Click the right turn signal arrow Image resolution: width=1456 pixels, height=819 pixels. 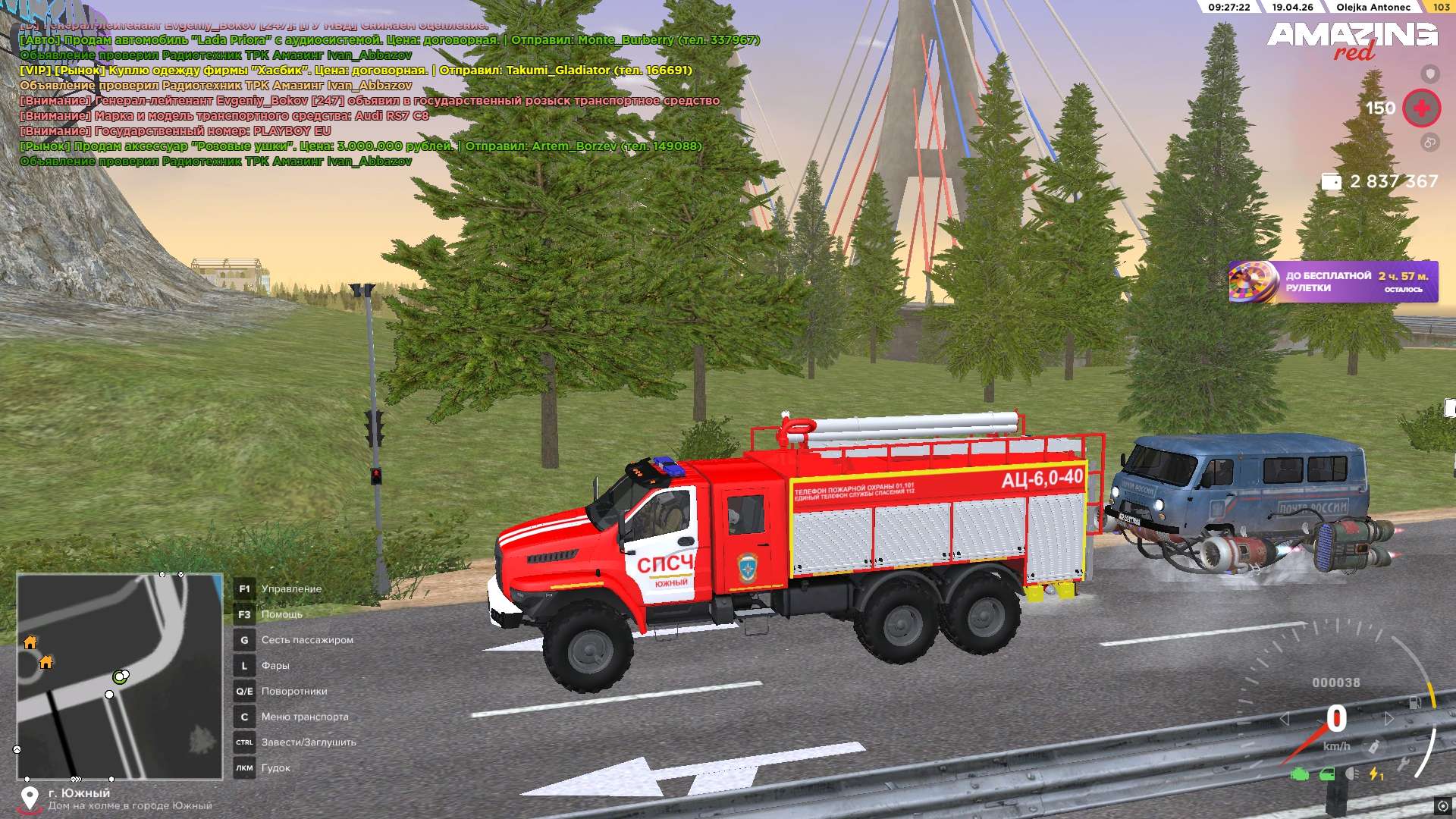coord(1389,718)
